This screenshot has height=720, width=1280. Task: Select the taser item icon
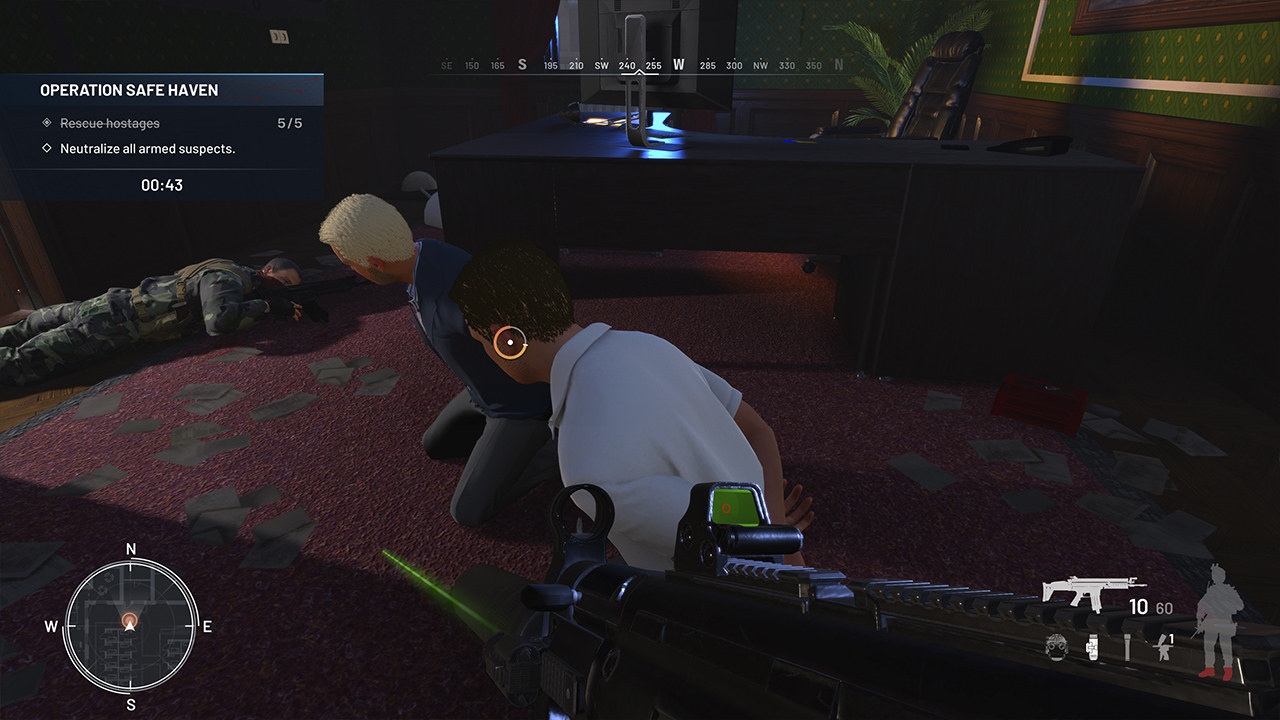coord(1091,647)
